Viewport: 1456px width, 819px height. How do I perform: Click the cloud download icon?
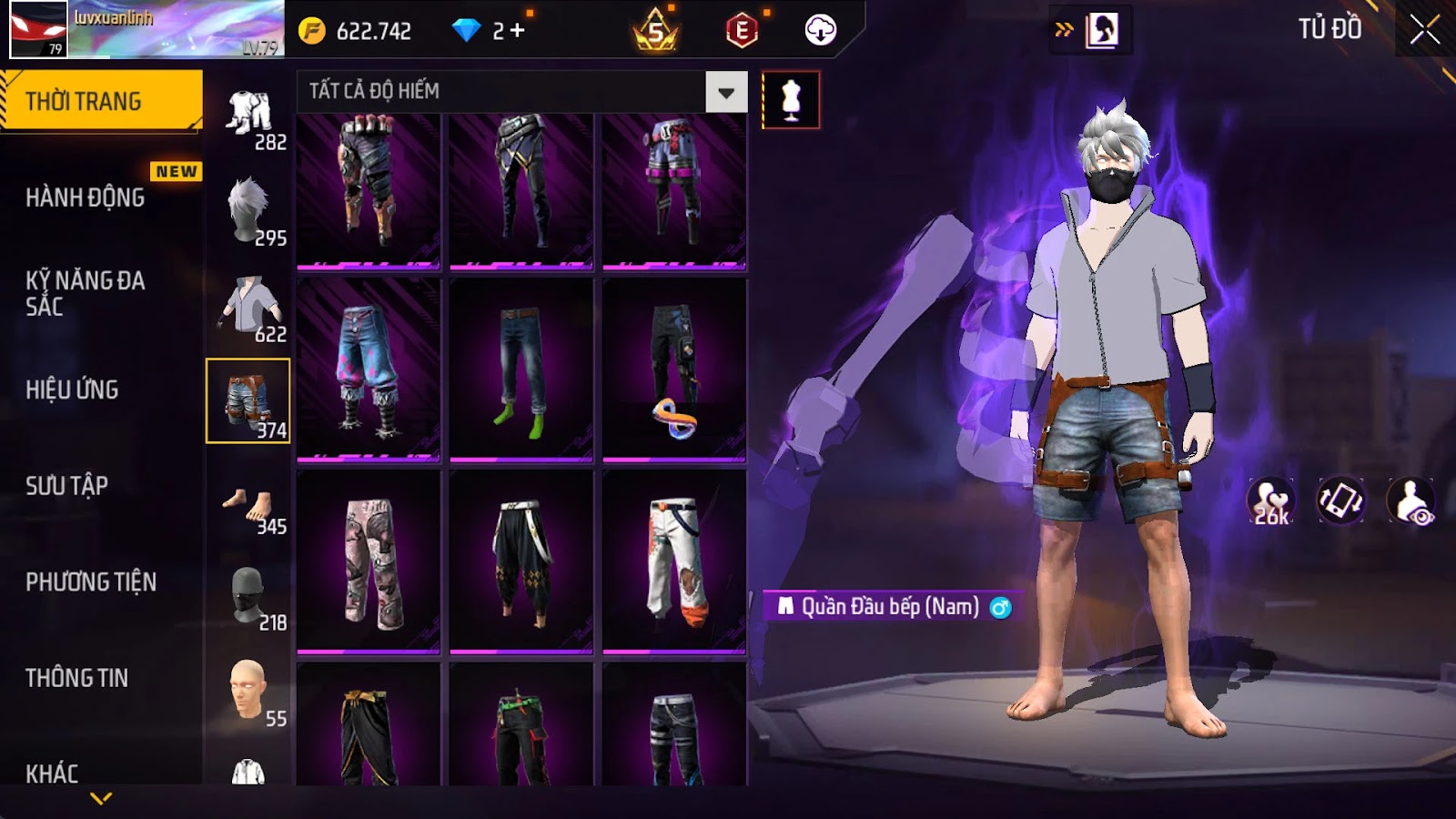click(820, 31)
